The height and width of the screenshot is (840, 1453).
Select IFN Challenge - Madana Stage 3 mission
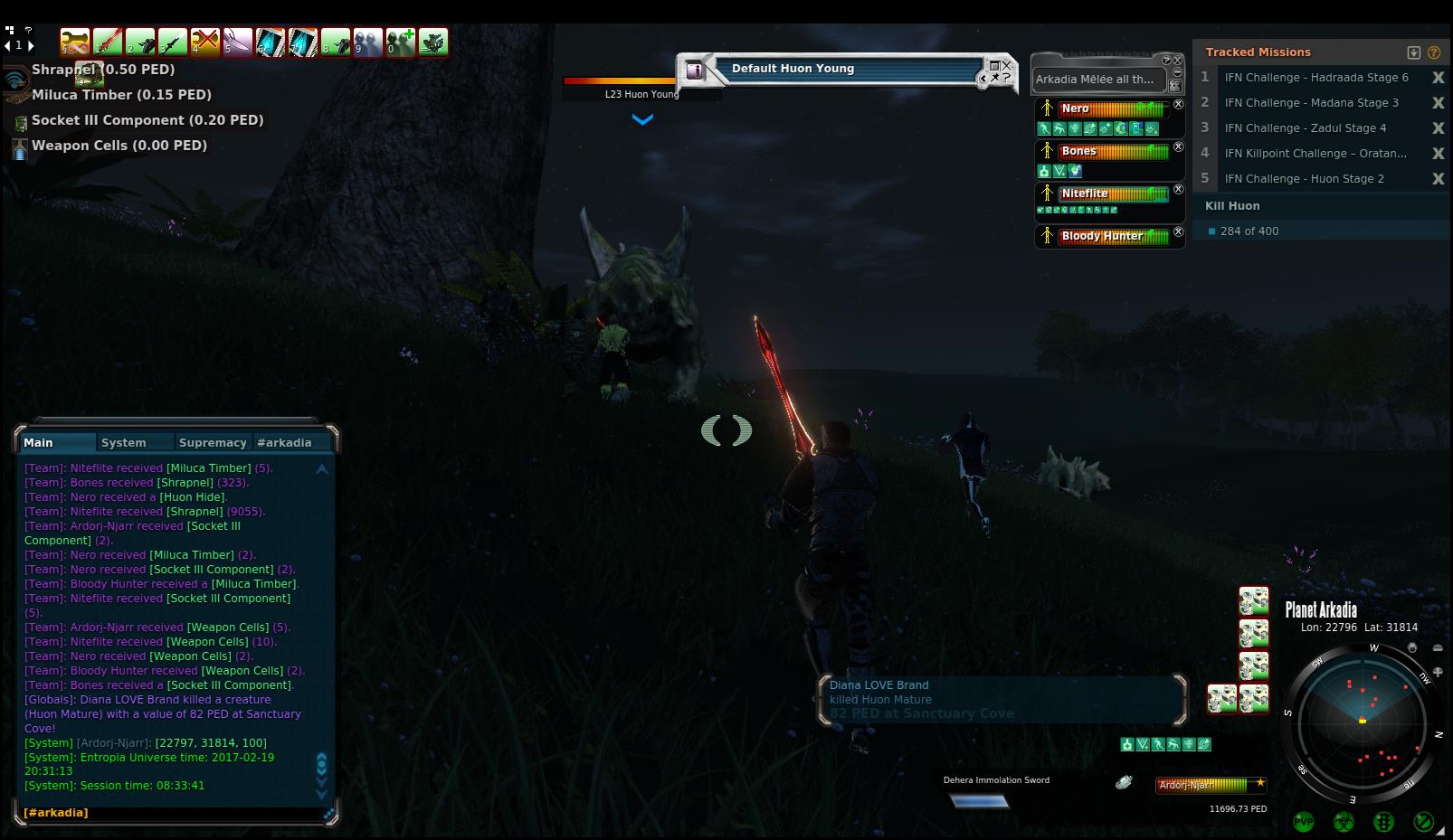coord(1311,103)
